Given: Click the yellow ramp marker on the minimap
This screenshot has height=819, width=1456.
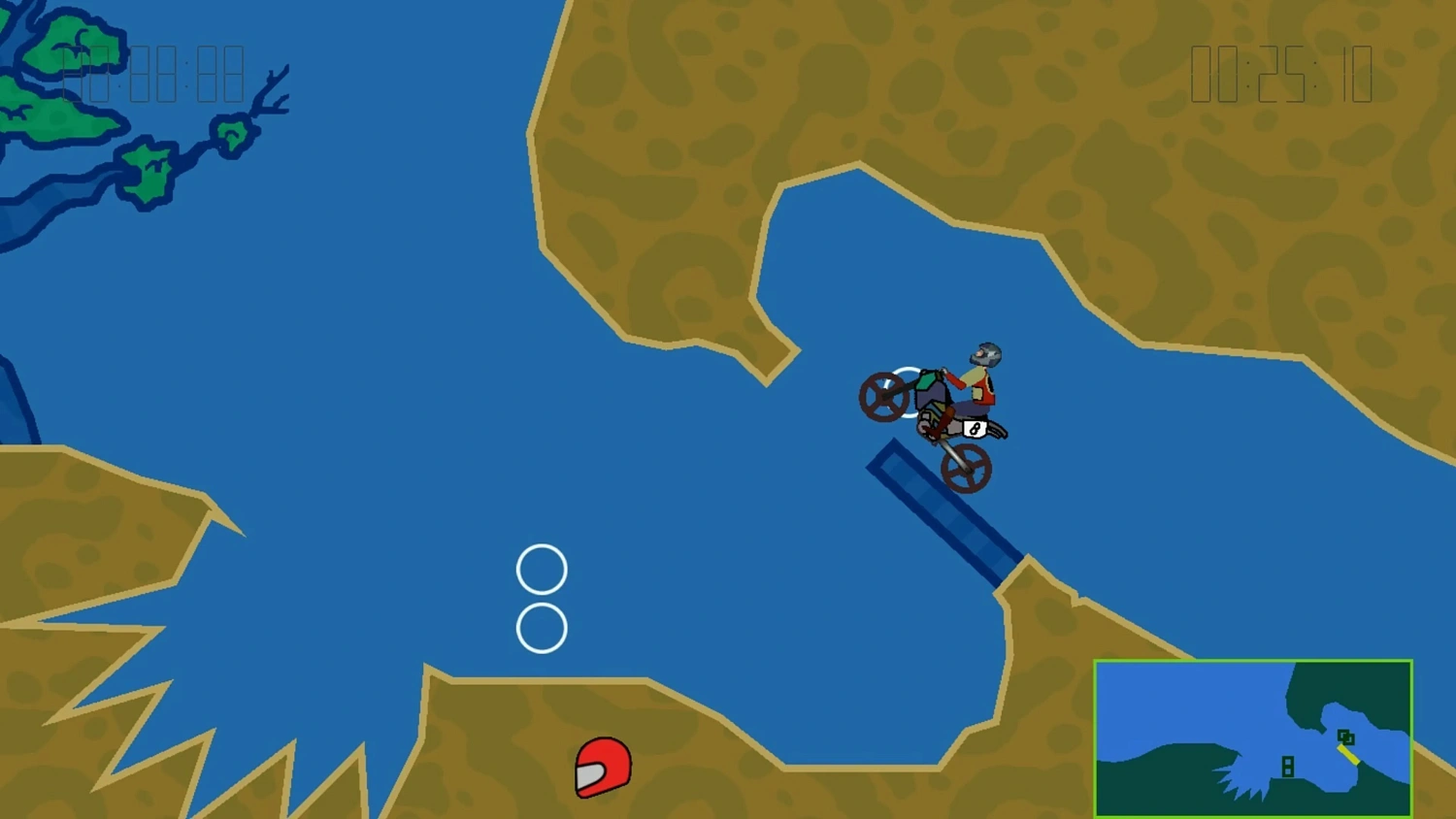Looking at the screenshot, I should [1350, 754].
